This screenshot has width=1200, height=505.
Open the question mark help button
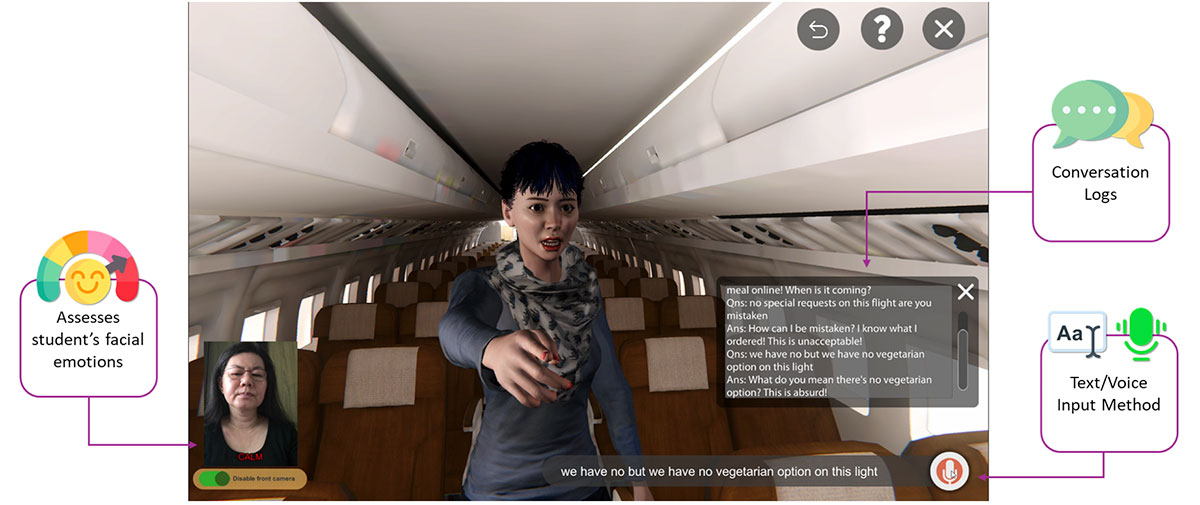[881, 30]
